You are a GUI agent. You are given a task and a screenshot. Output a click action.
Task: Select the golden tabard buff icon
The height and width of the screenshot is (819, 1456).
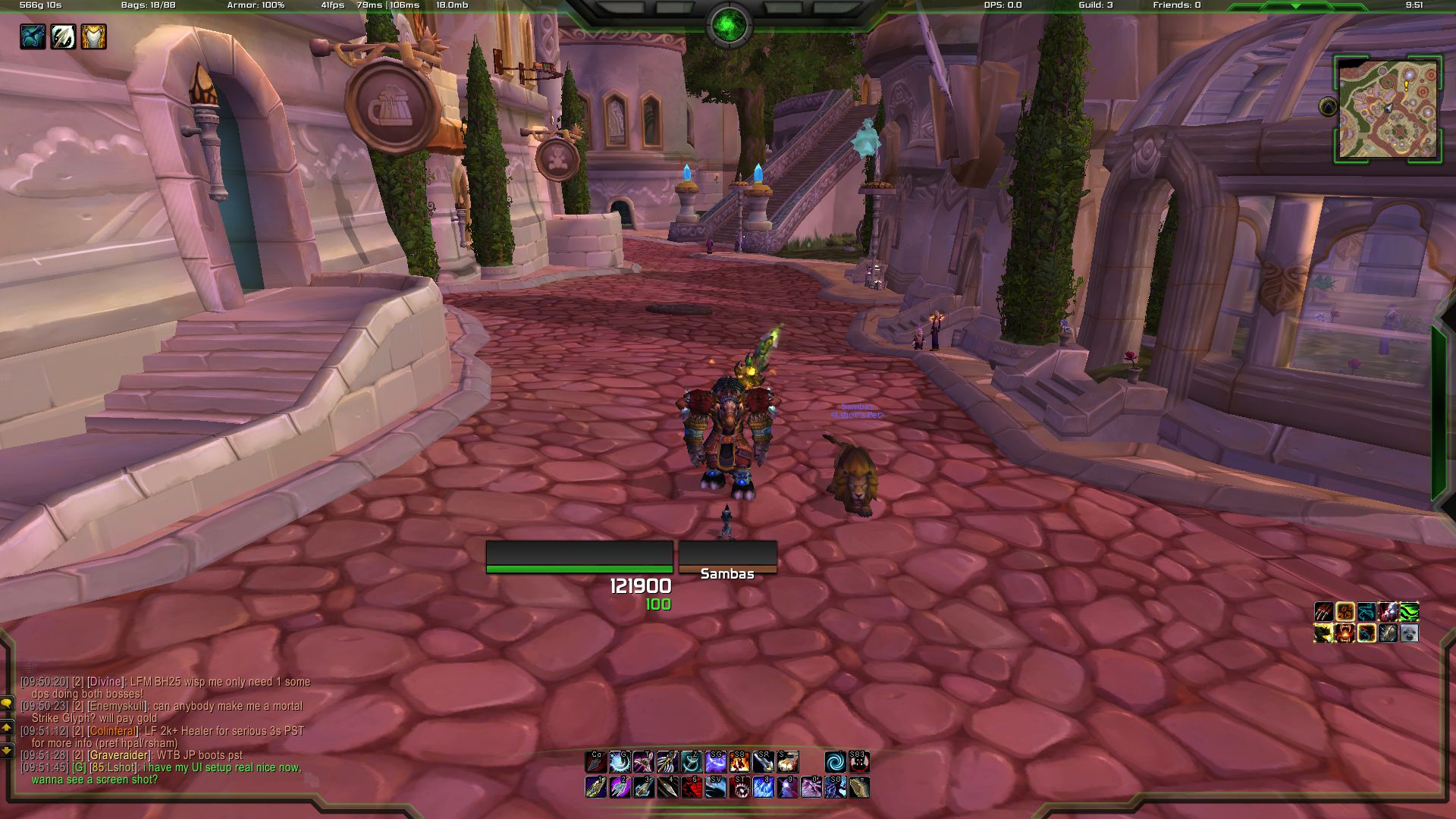tap(93, 36)
